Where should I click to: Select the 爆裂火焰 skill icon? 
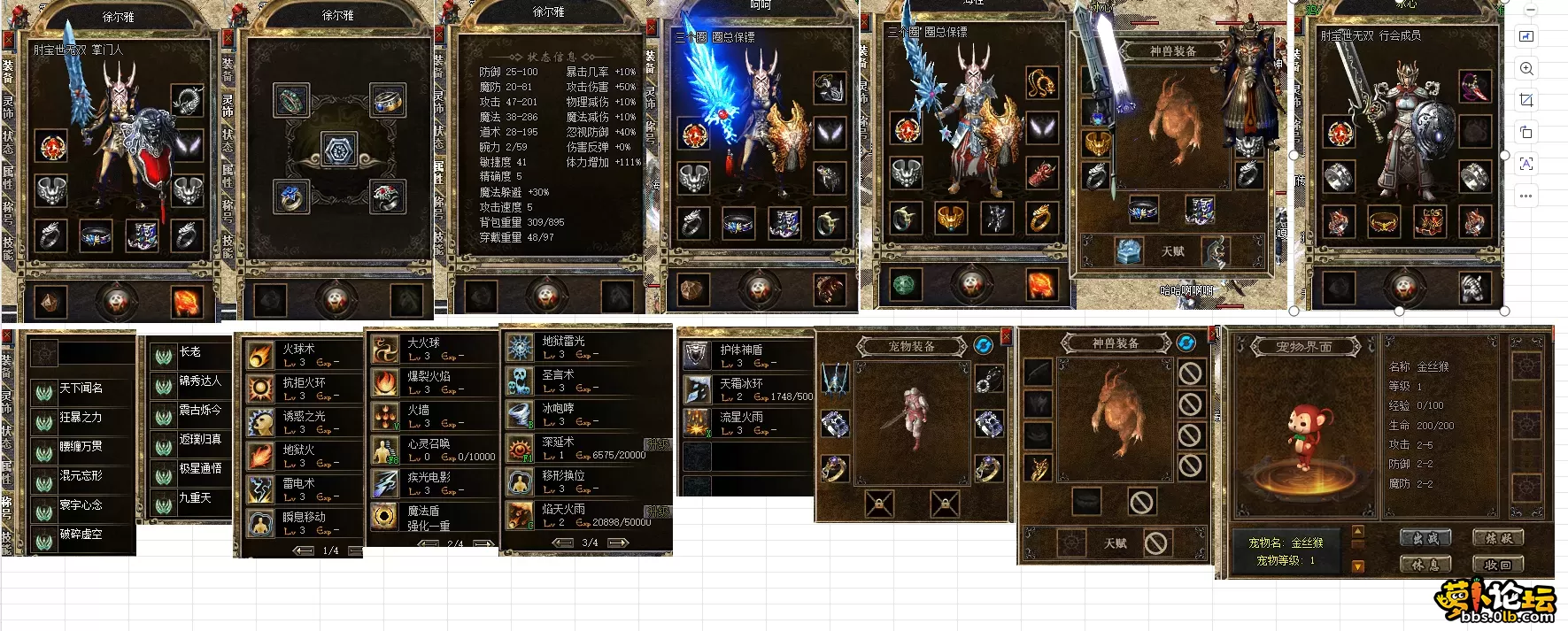click(x=385, y=382)
